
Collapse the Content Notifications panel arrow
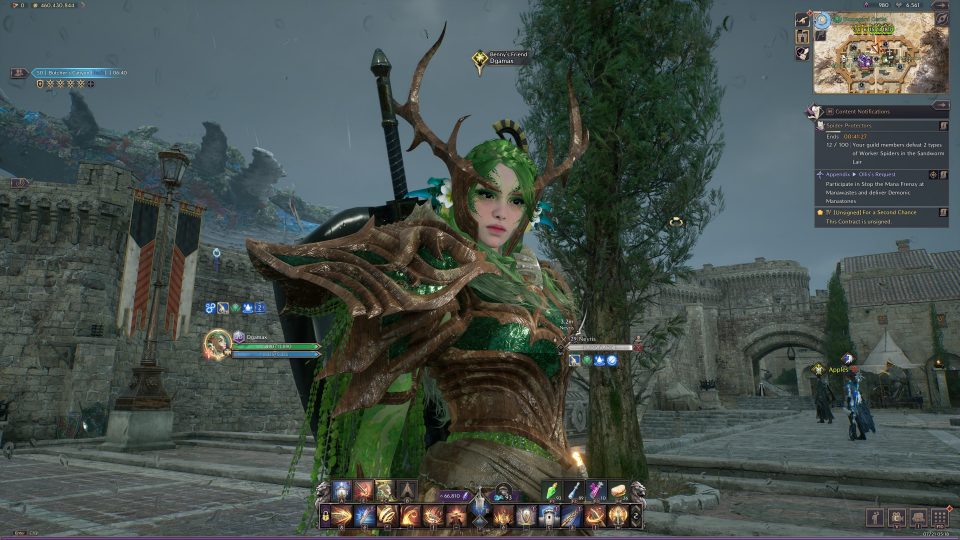pos(940,105)
